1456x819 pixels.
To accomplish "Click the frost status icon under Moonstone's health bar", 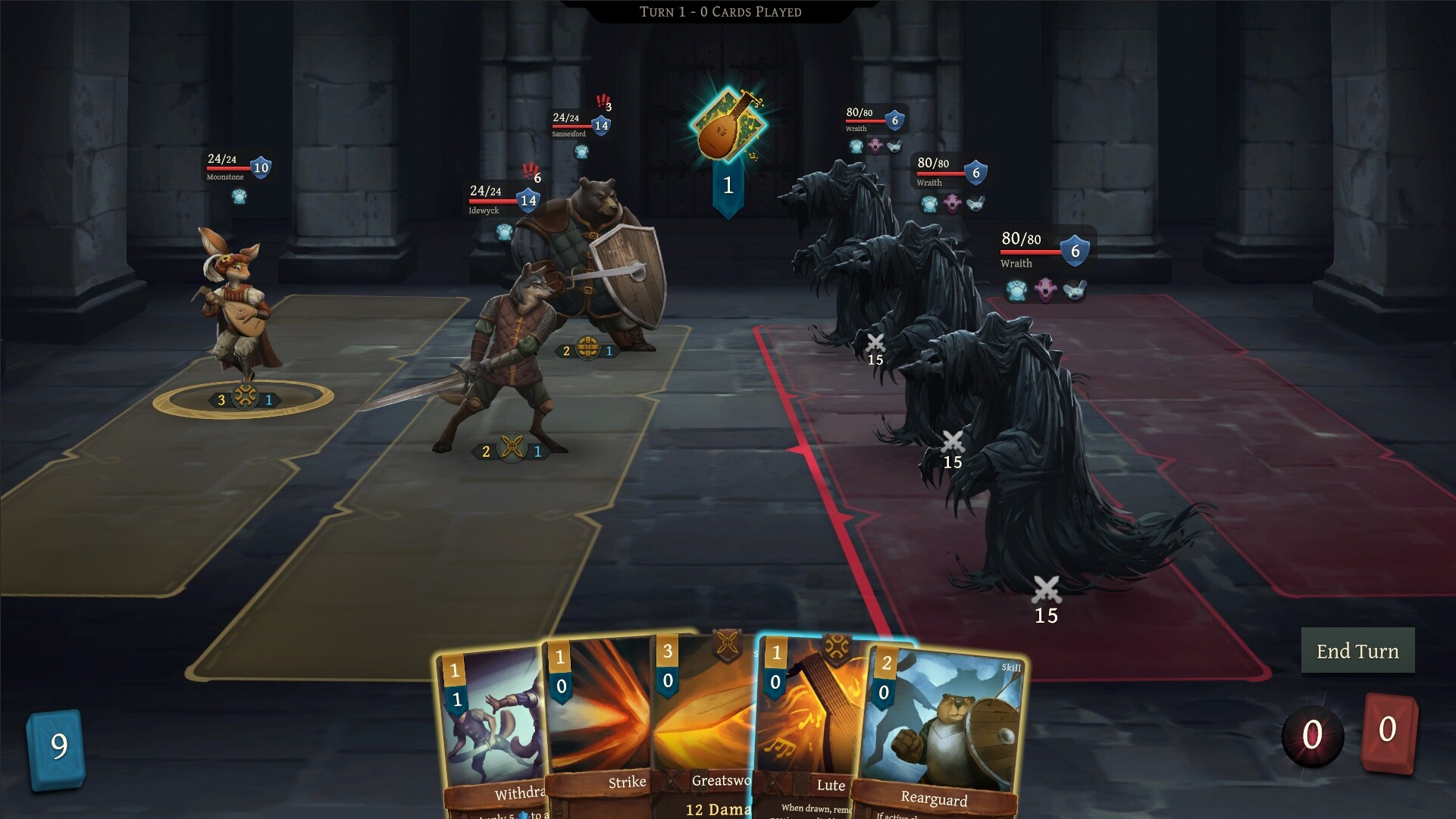I will pos(239,195).
